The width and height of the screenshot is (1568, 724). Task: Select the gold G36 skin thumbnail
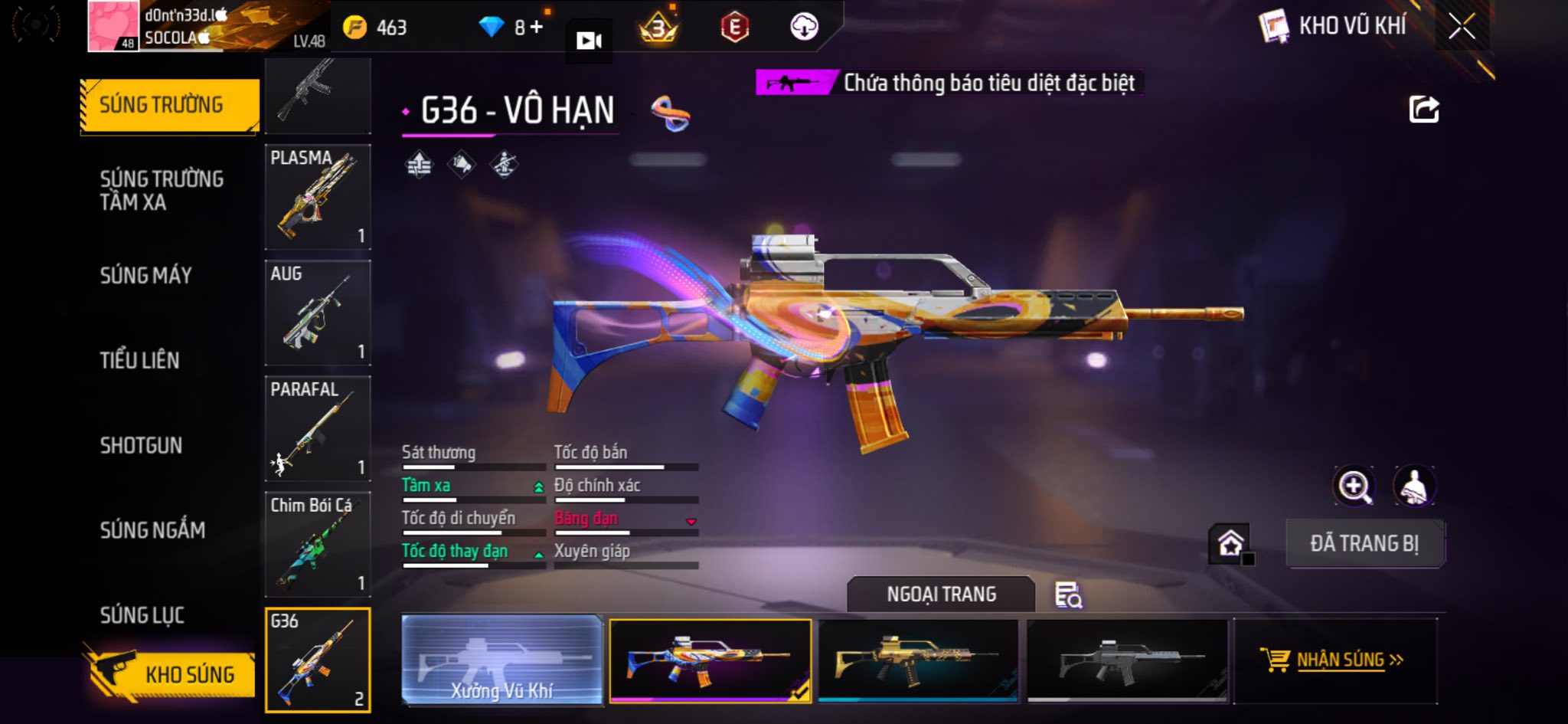click(x=918, y=660)
